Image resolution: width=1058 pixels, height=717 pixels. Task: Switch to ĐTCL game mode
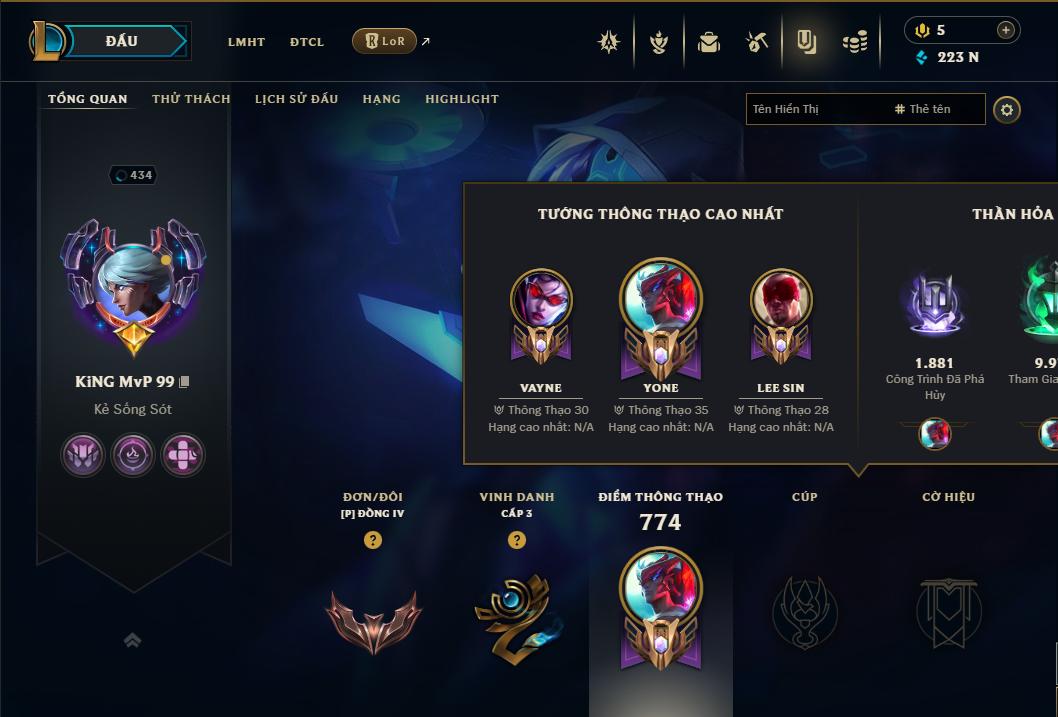(x=307, y=42)
